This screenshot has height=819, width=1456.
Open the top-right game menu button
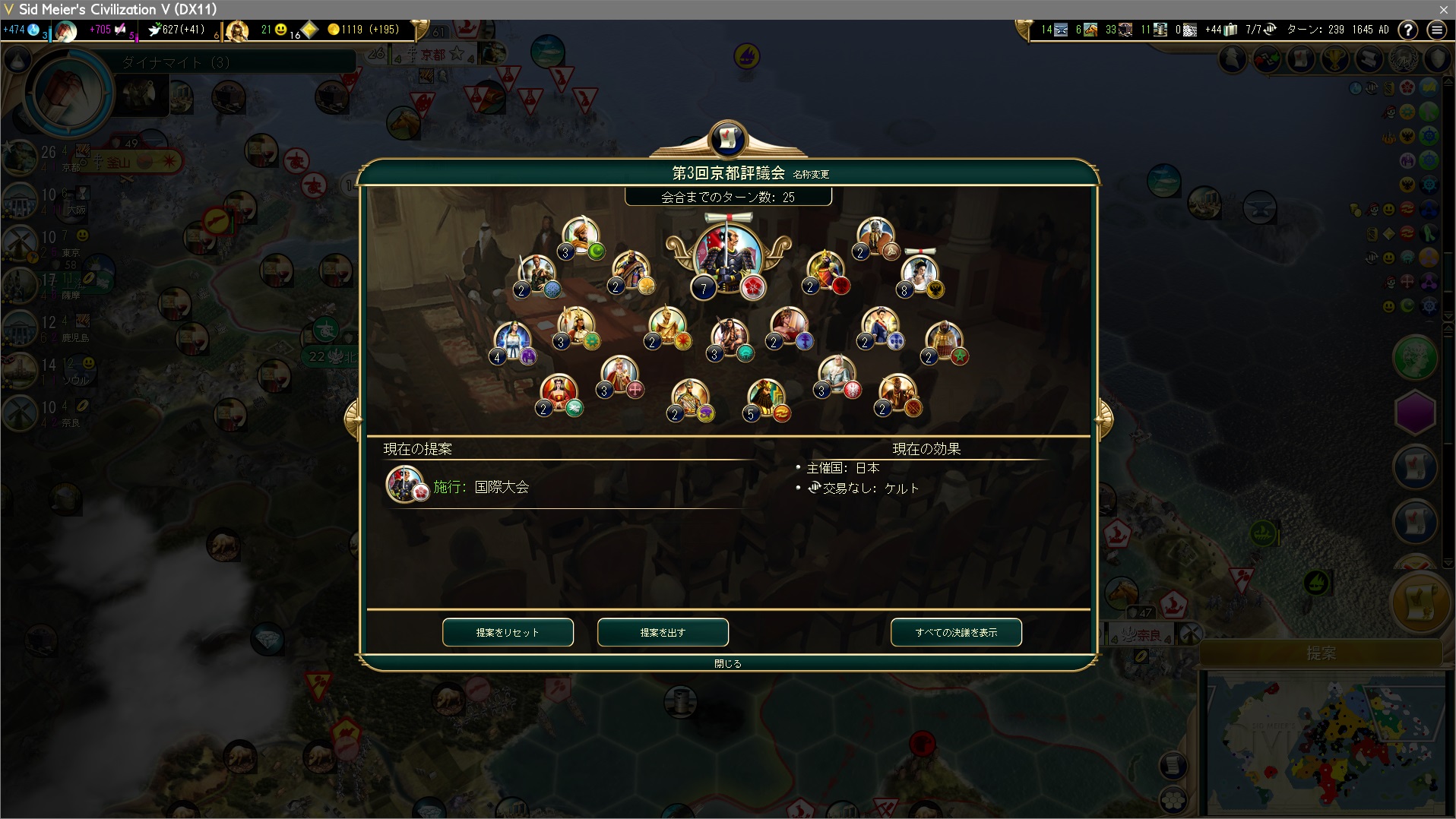(1436, 30)
